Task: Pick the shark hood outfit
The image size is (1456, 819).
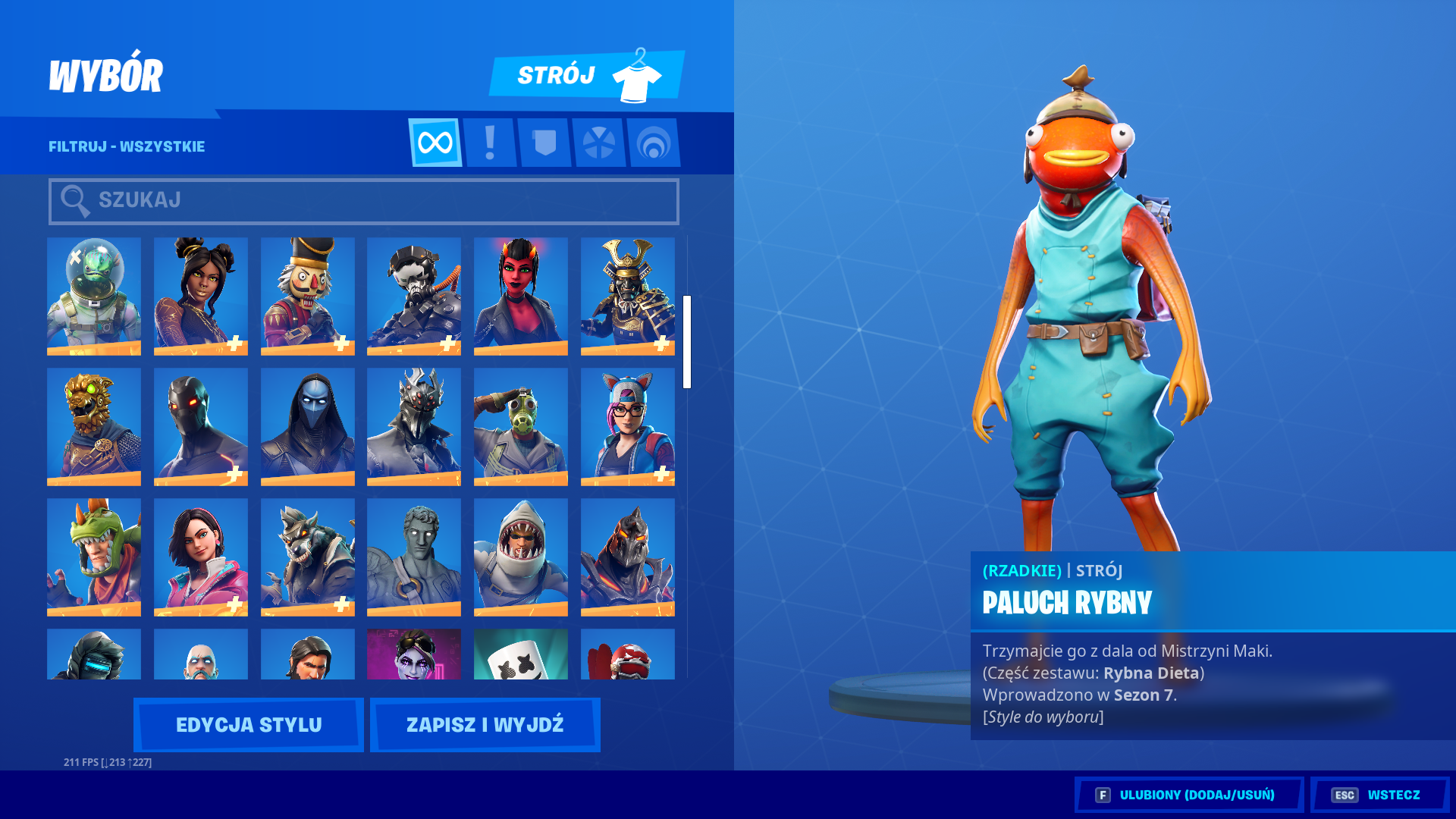Action: click(521, 557)
